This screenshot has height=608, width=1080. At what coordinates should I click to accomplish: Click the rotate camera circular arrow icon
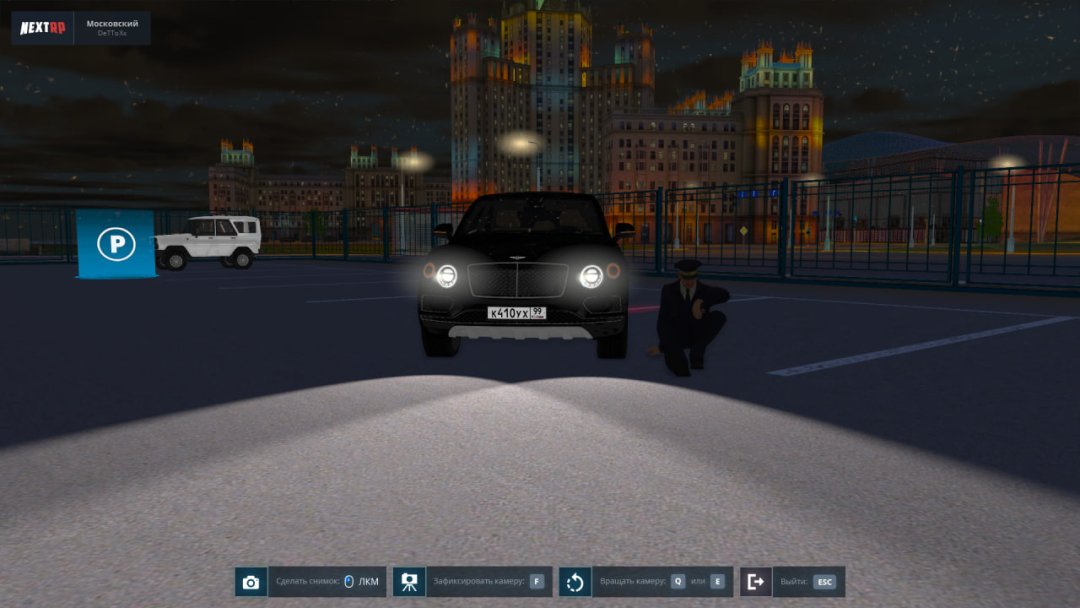[x=575, y=582]
